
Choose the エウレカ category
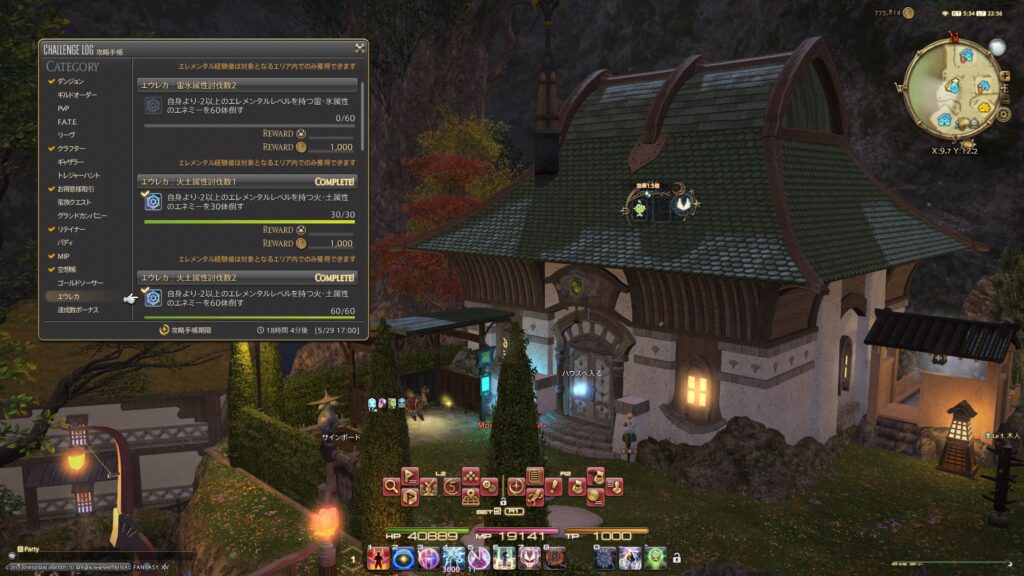click(68, 297)
